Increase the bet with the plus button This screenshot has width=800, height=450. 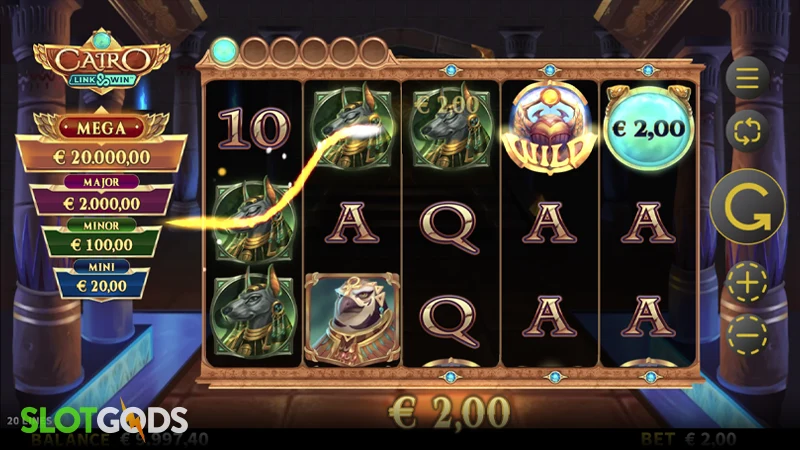[746, 284]
